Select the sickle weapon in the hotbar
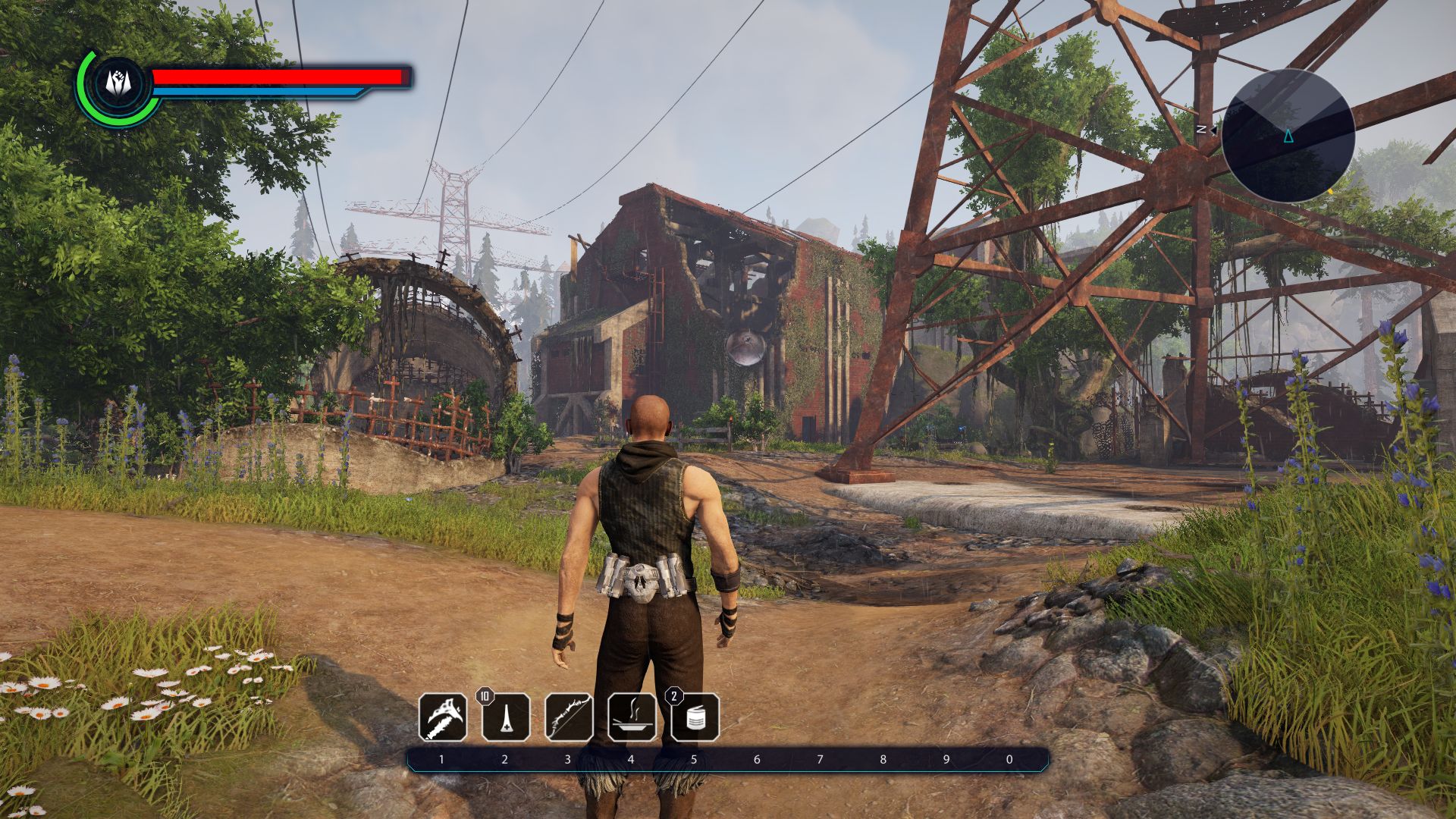 point(443,717)
